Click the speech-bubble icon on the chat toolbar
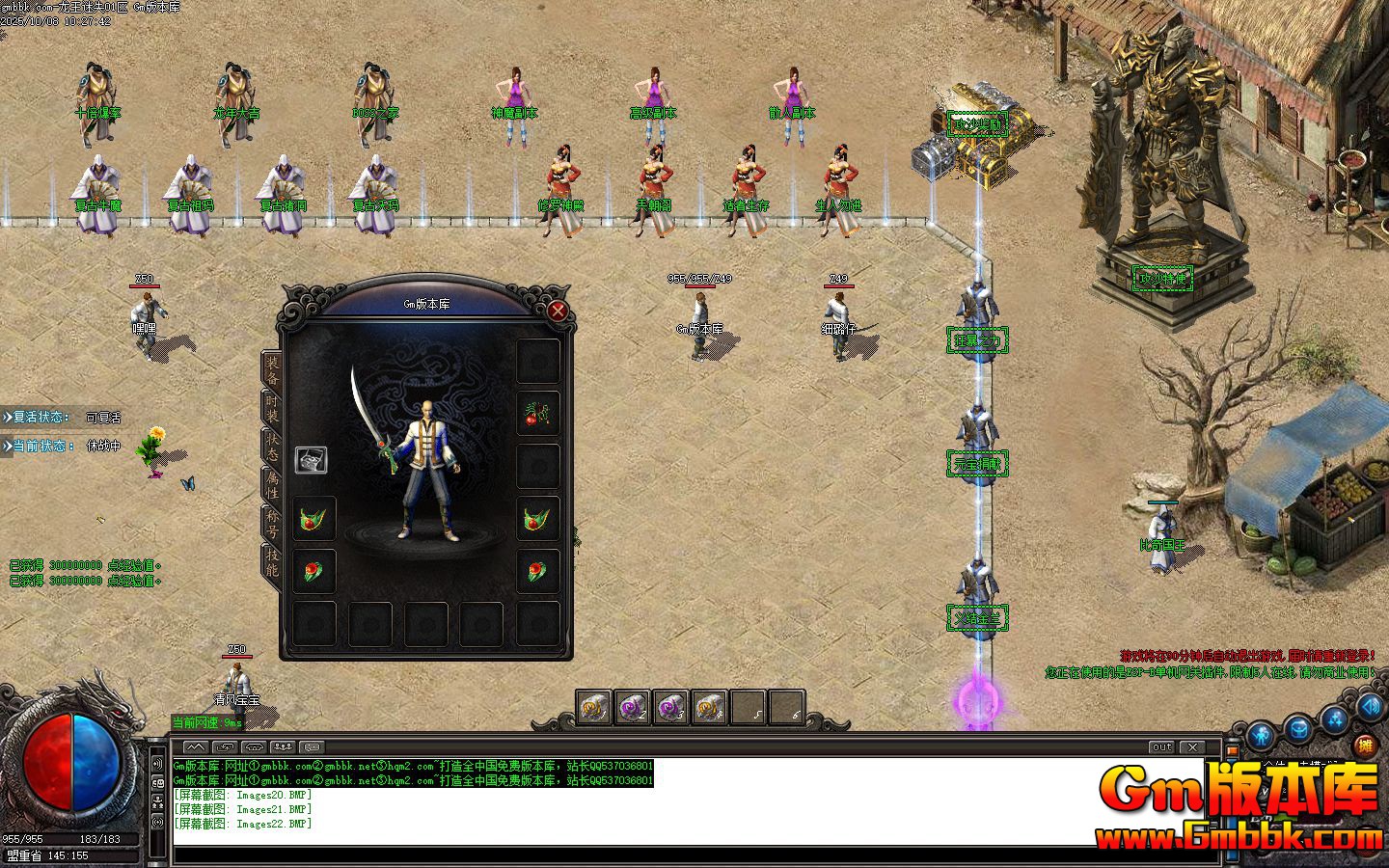Image resolution: width=1389 pixels, height=868 pixels. click(x=312, y=747)
